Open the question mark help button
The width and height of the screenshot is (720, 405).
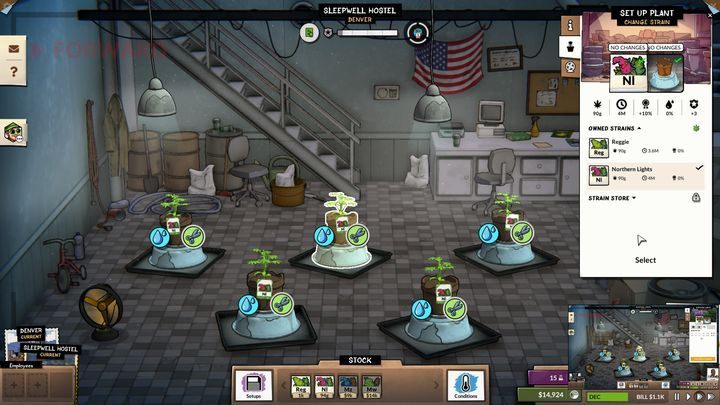(x=14, y=72)
